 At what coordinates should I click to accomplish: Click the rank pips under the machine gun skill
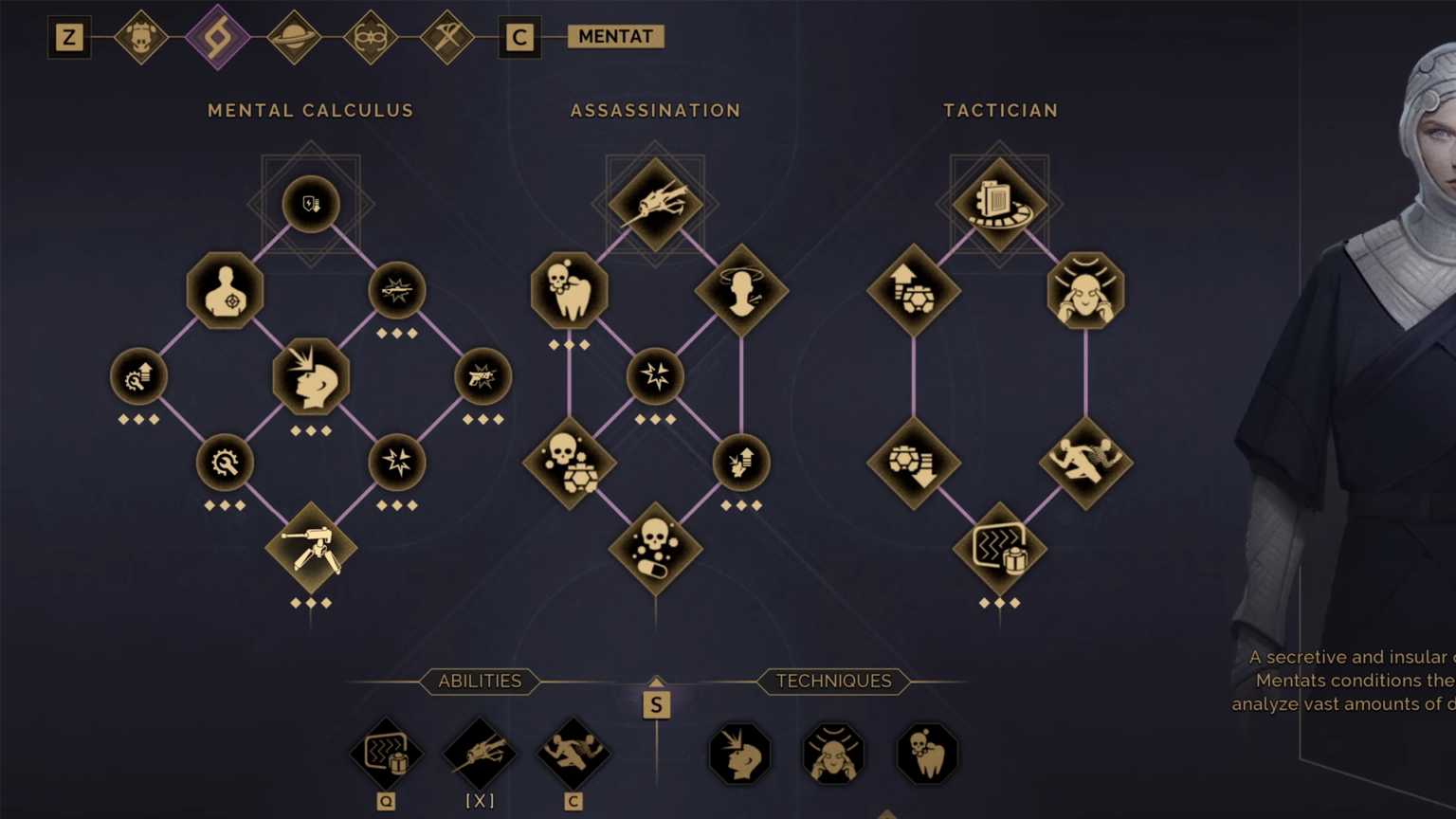click(311, 603)
